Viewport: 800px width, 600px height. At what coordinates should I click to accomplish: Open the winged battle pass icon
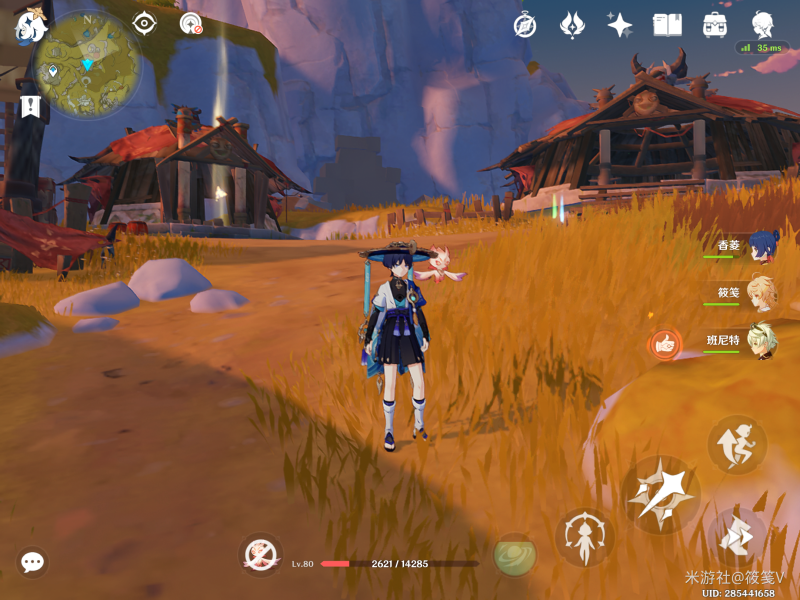point(572,25)
